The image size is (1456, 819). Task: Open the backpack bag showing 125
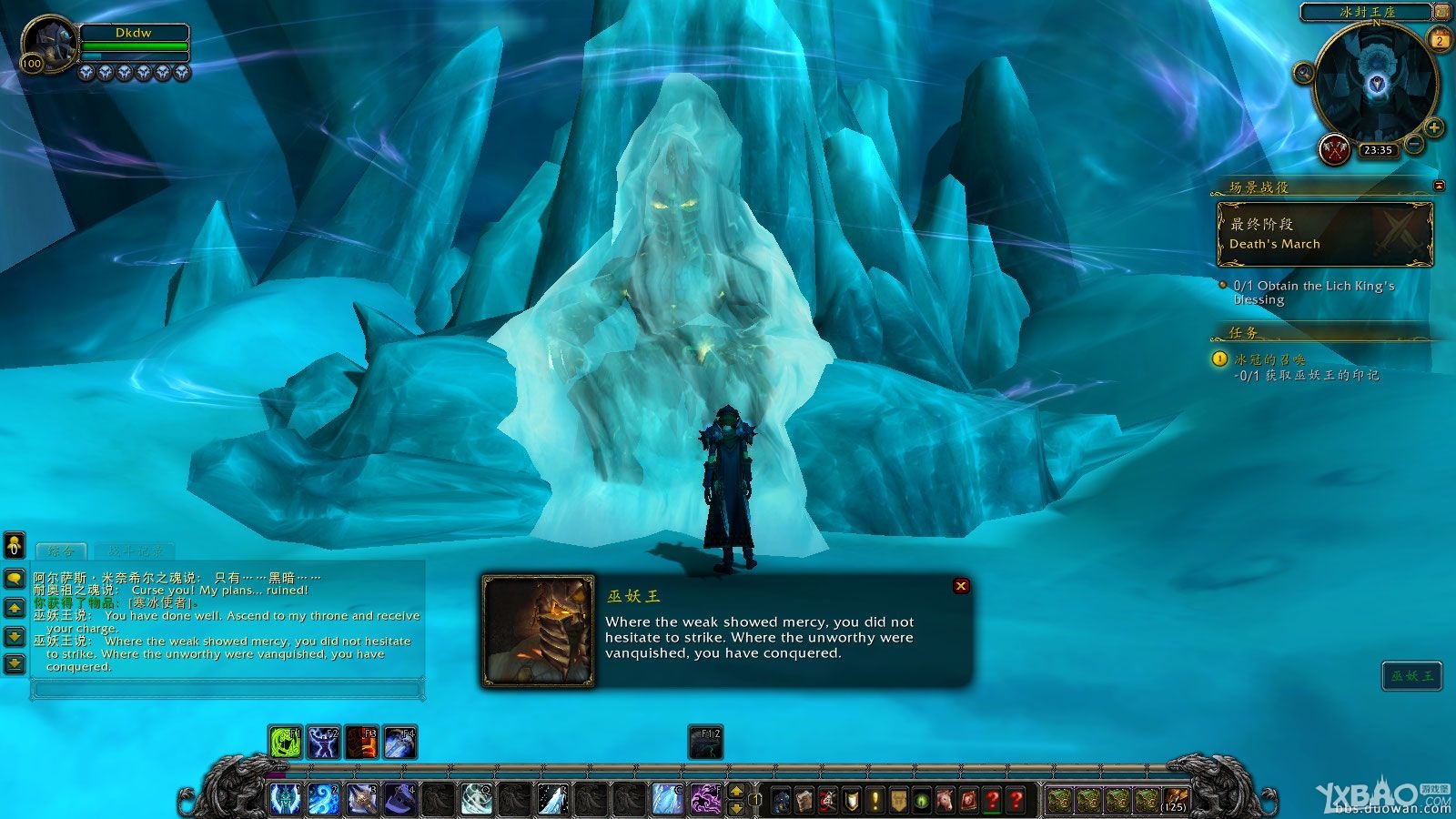(1175, 800)
